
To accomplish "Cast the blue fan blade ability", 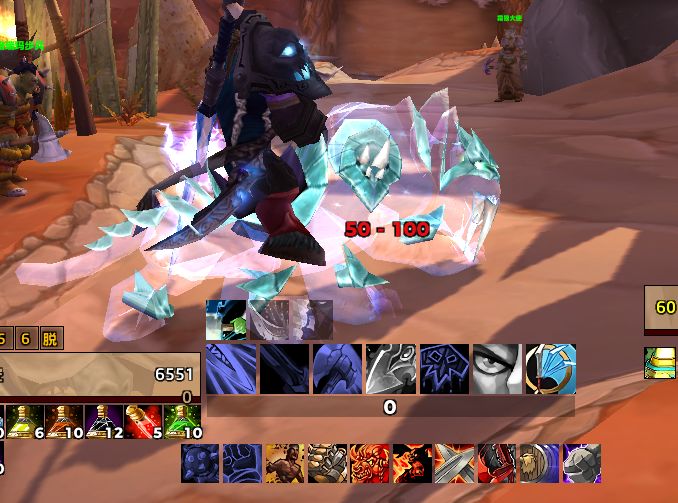I will pyautogui.click(x=550, y=369).
